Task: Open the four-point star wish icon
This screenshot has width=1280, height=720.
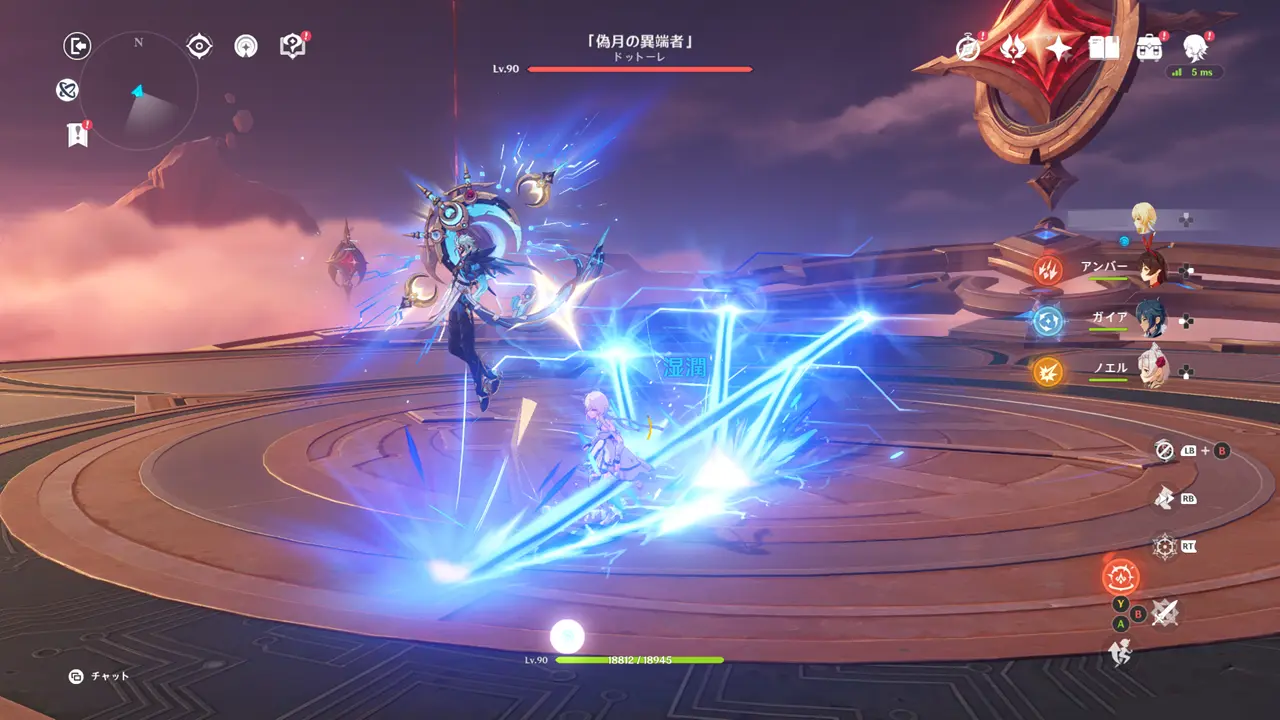Action: tap(1058, 47)
